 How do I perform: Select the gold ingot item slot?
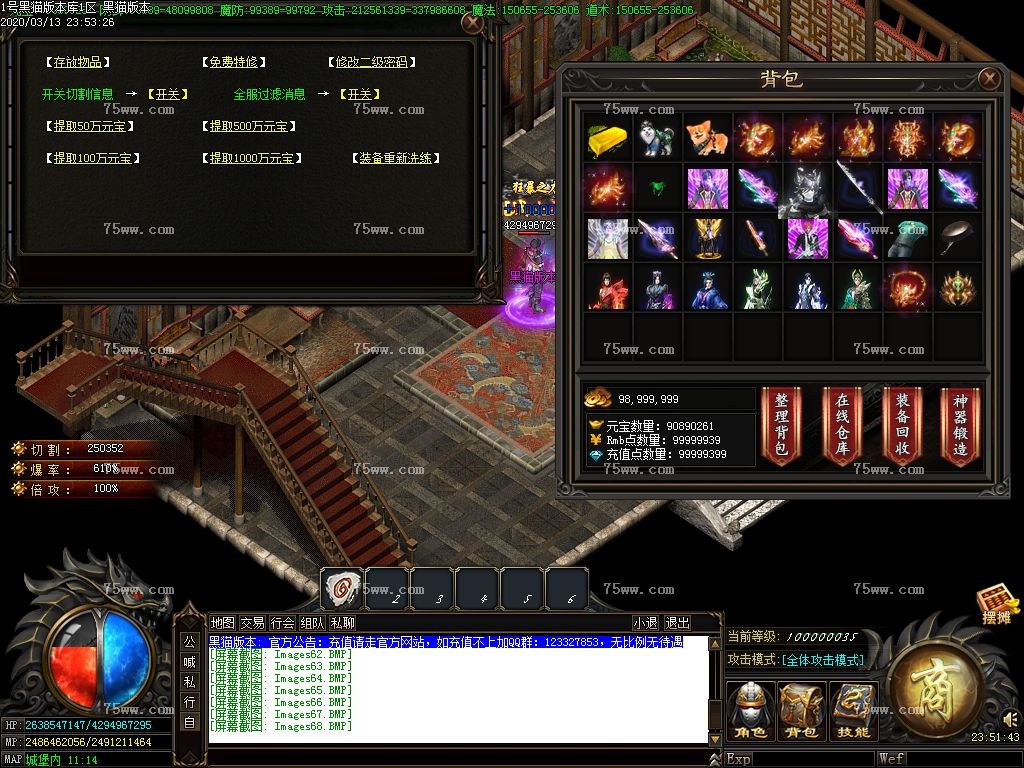(607, 137)
